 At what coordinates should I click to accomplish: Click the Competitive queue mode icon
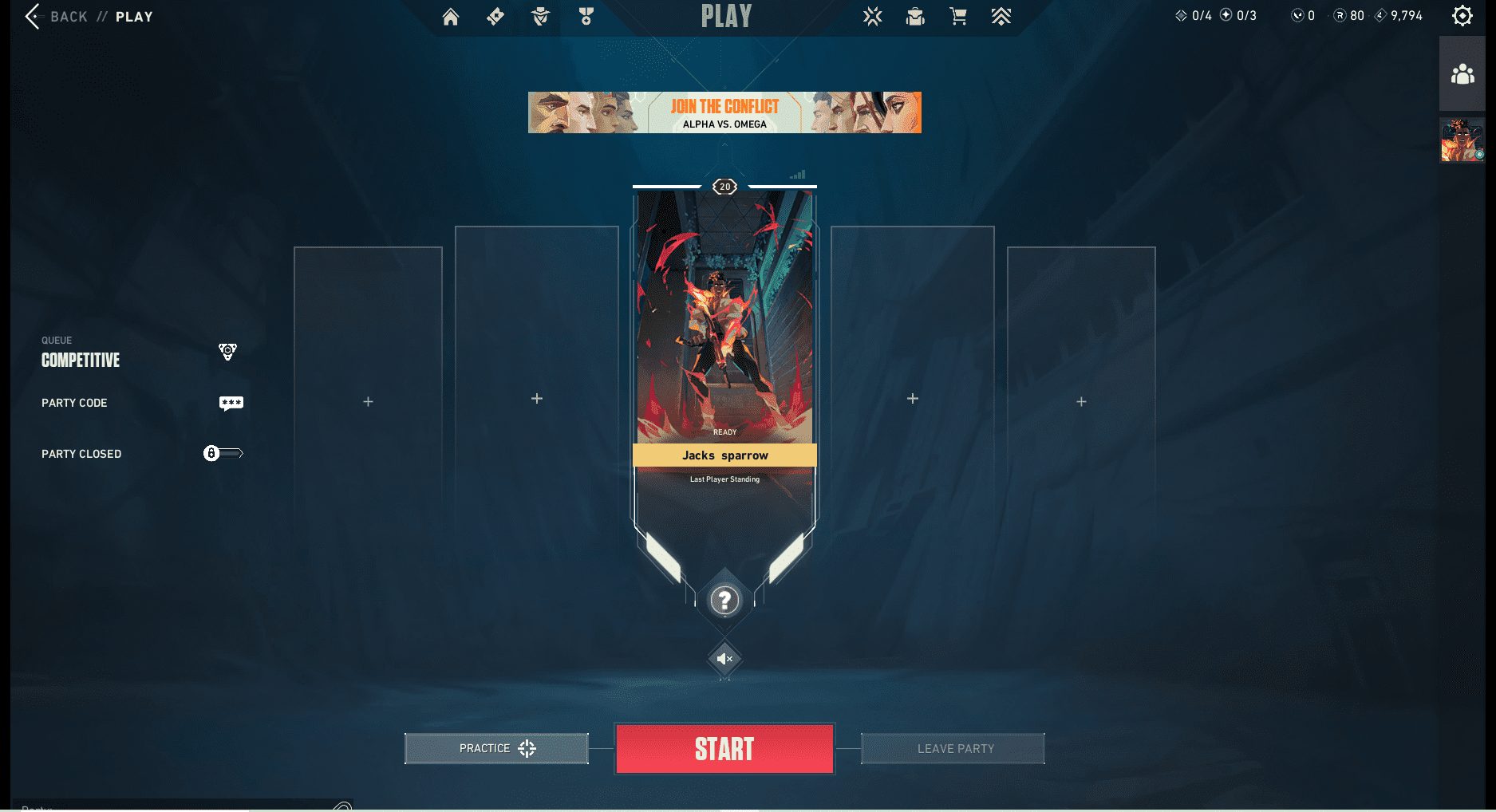click(x=227, y=352)
